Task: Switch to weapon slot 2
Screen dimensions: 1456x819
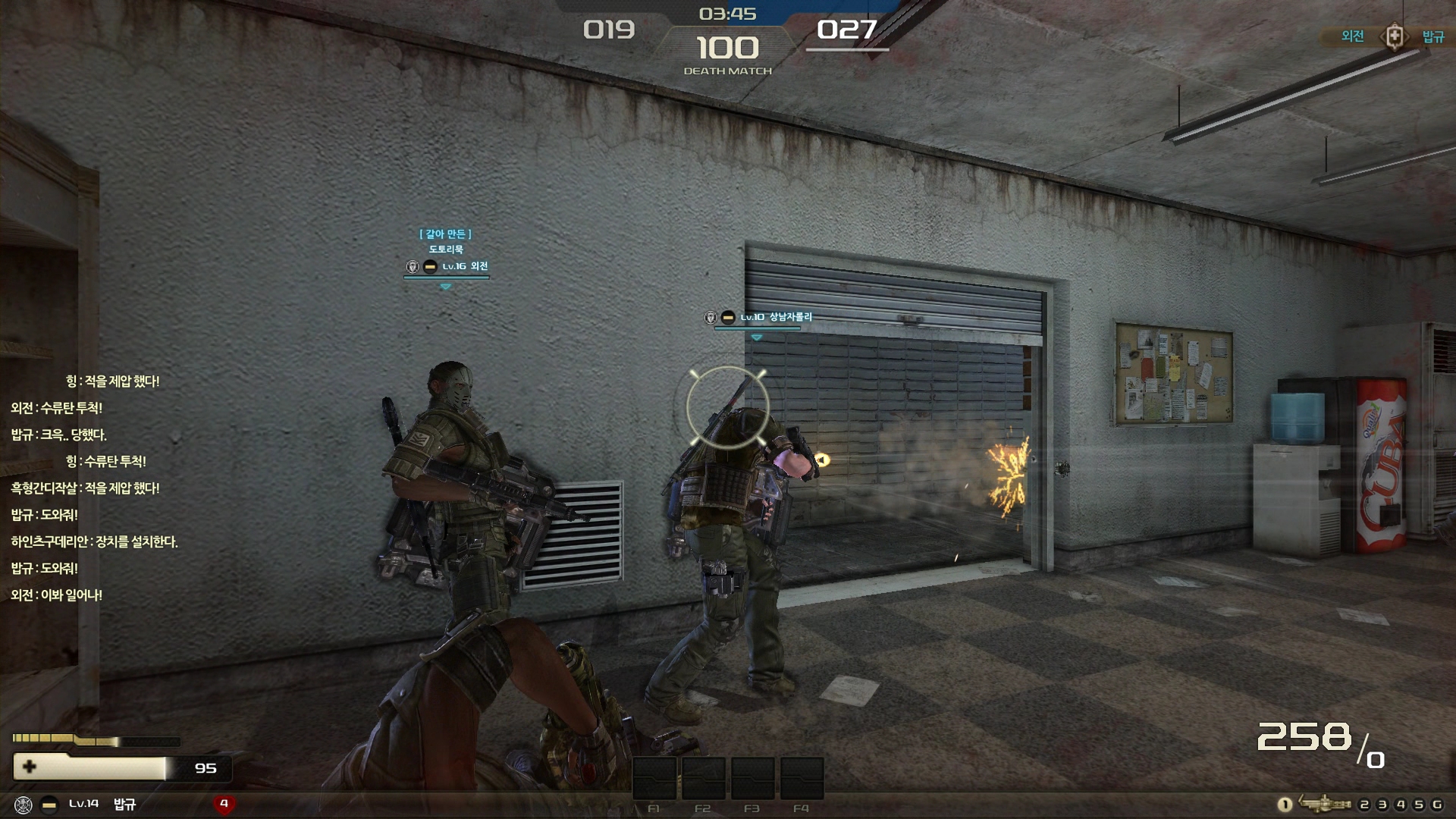Action: tap(1364, 805)
